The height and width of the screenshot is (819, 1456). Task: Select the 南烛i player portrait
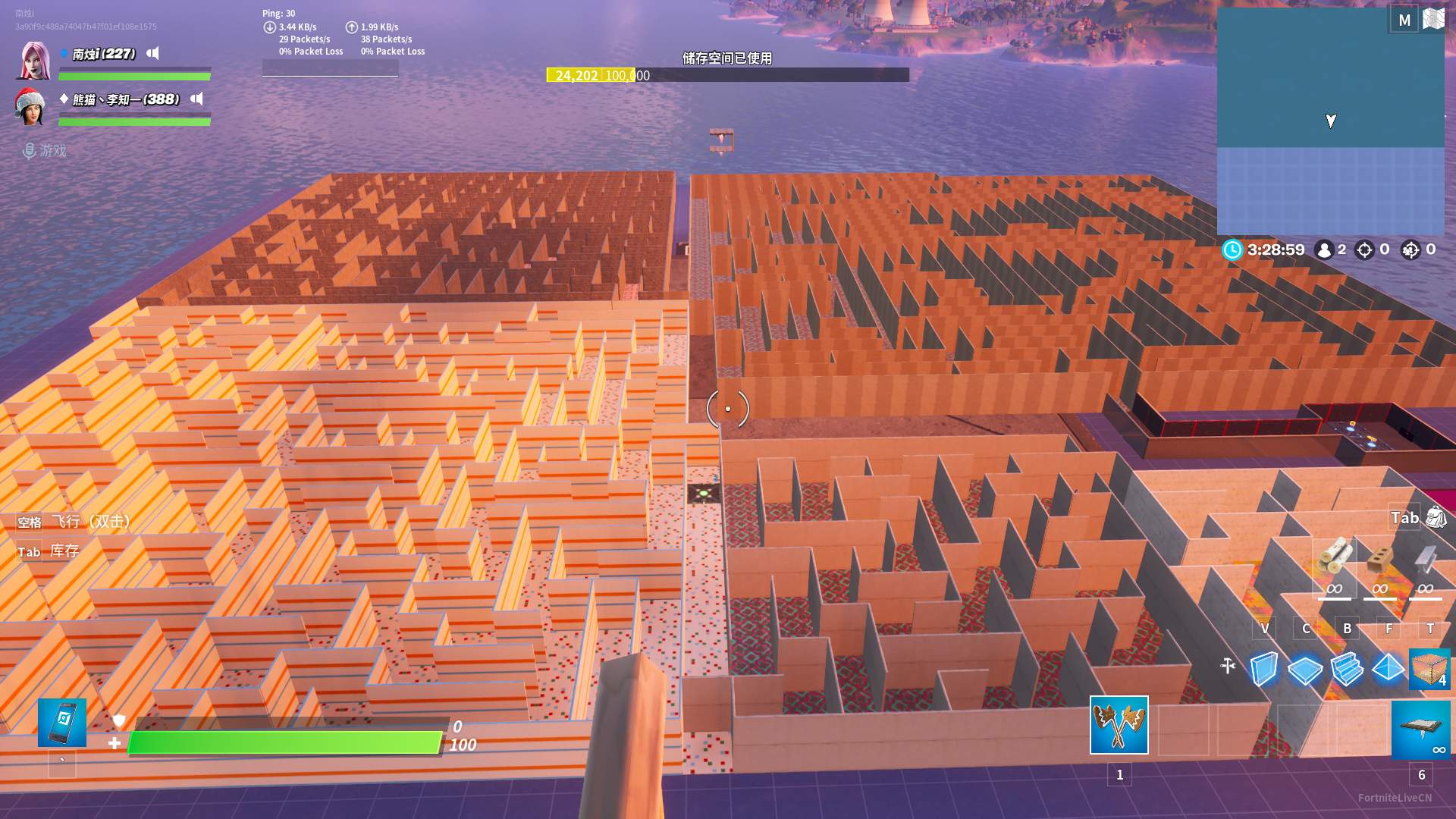pos(34,61)
